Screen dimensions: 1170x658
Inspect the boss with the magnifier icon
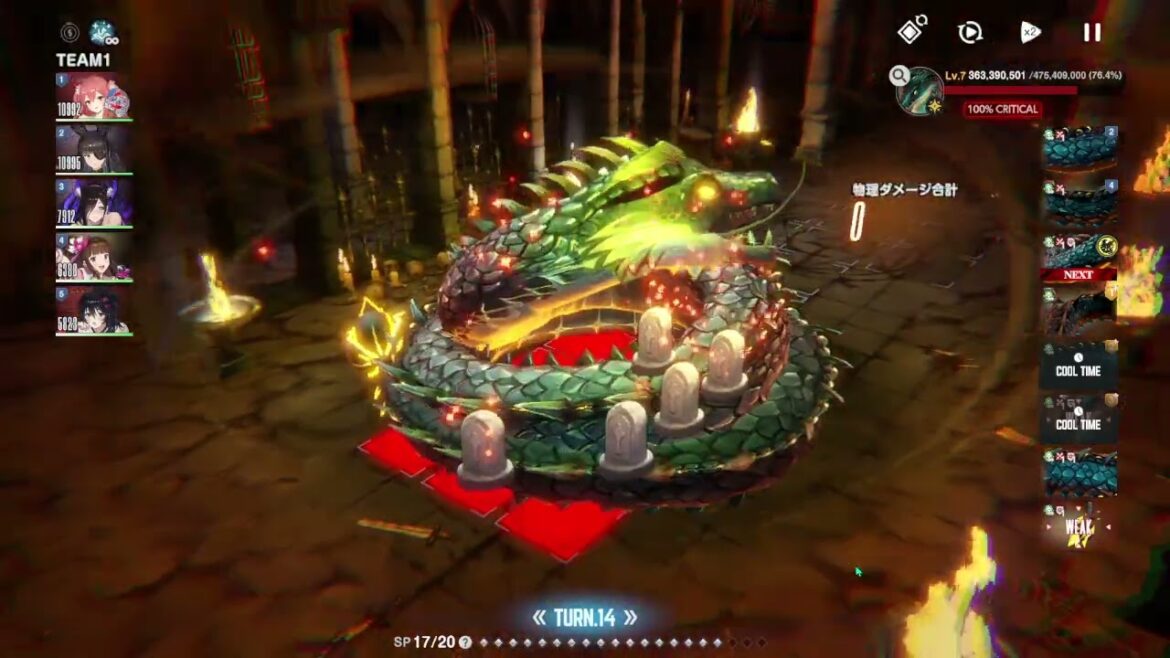(900, 75)
